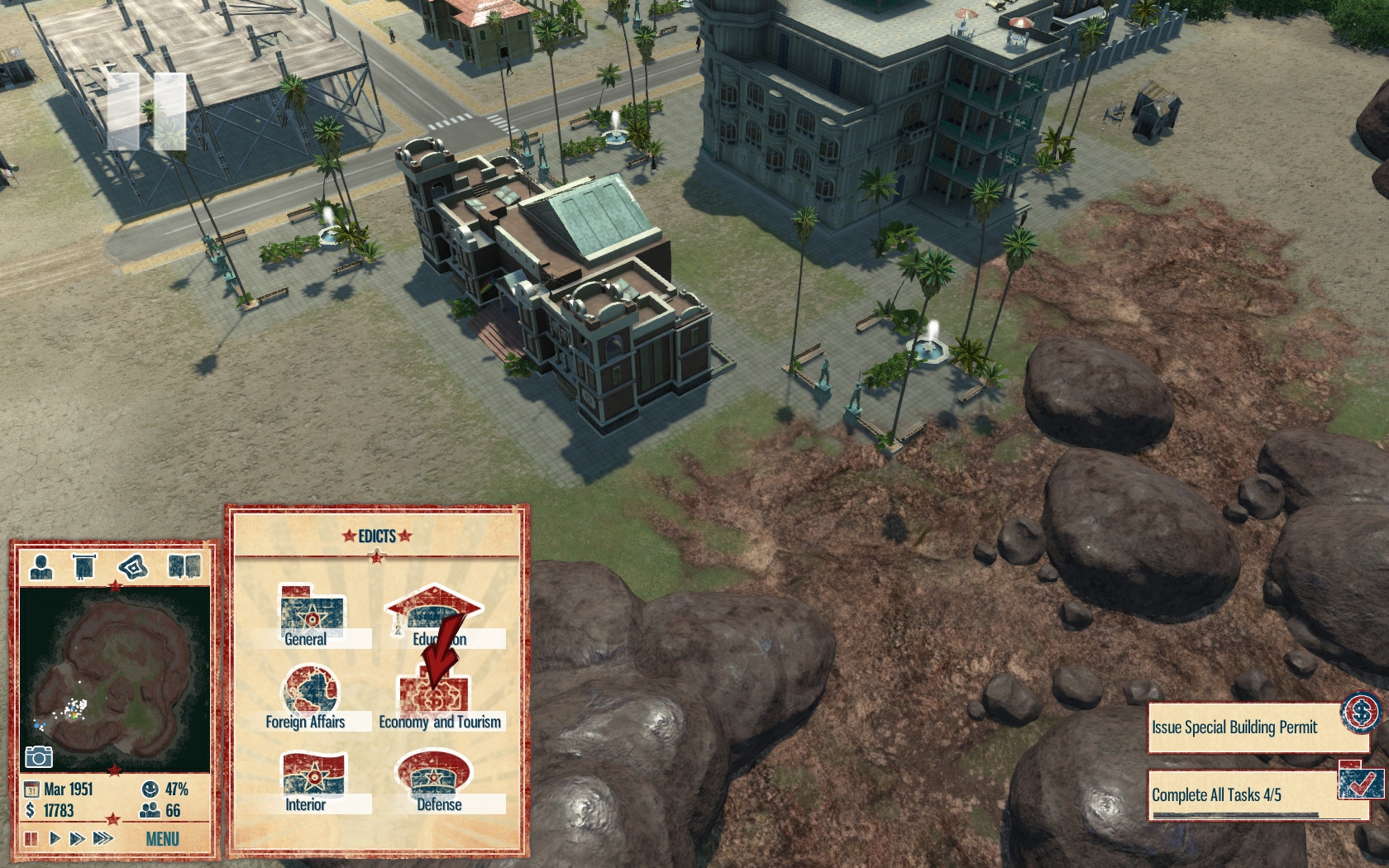Open the Interior edicts category
This screenshot has width=1389, height=868.
pyautogui.click(x=312, y=781)
